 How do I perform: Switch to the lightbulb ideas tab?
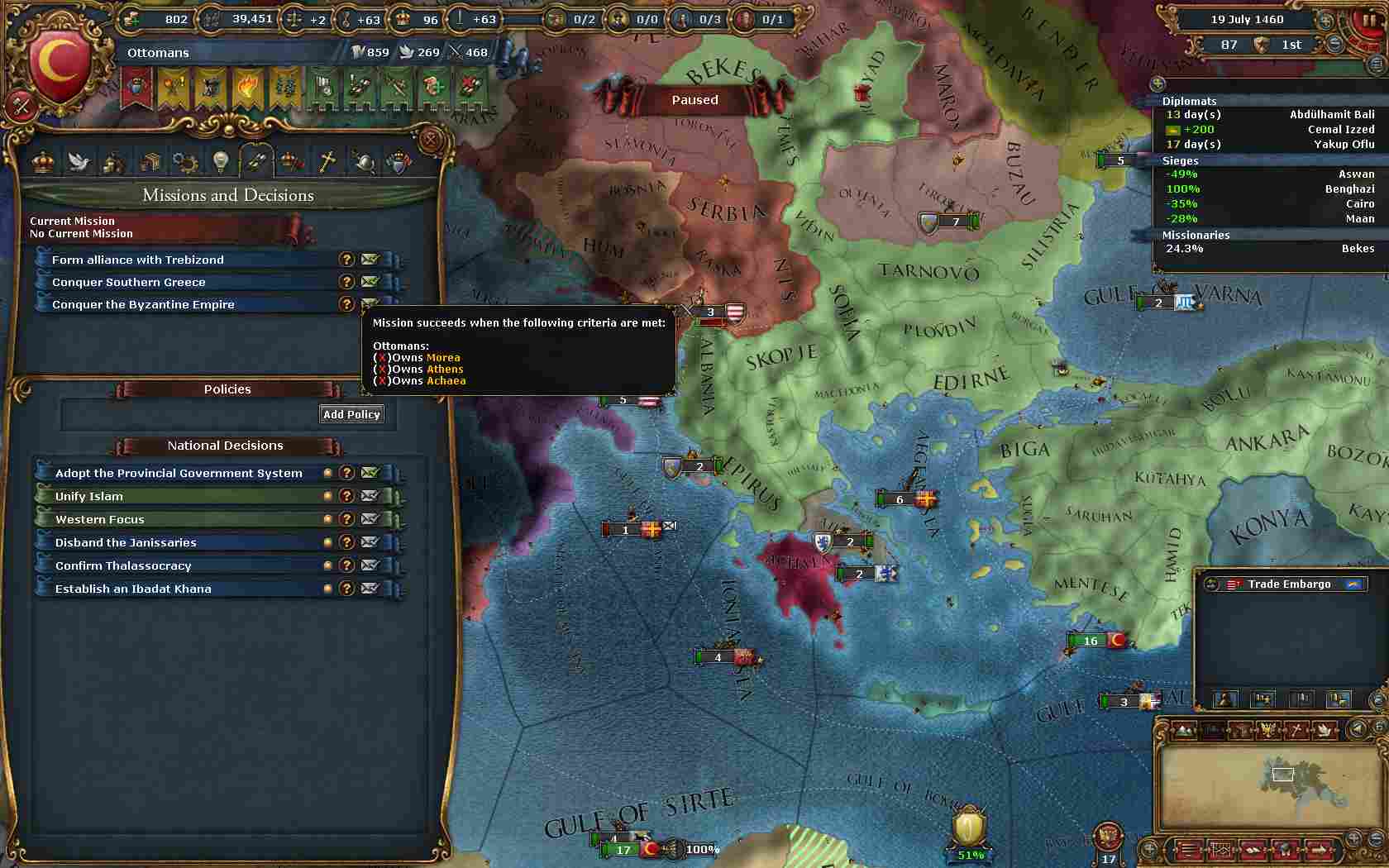point(220,161)
